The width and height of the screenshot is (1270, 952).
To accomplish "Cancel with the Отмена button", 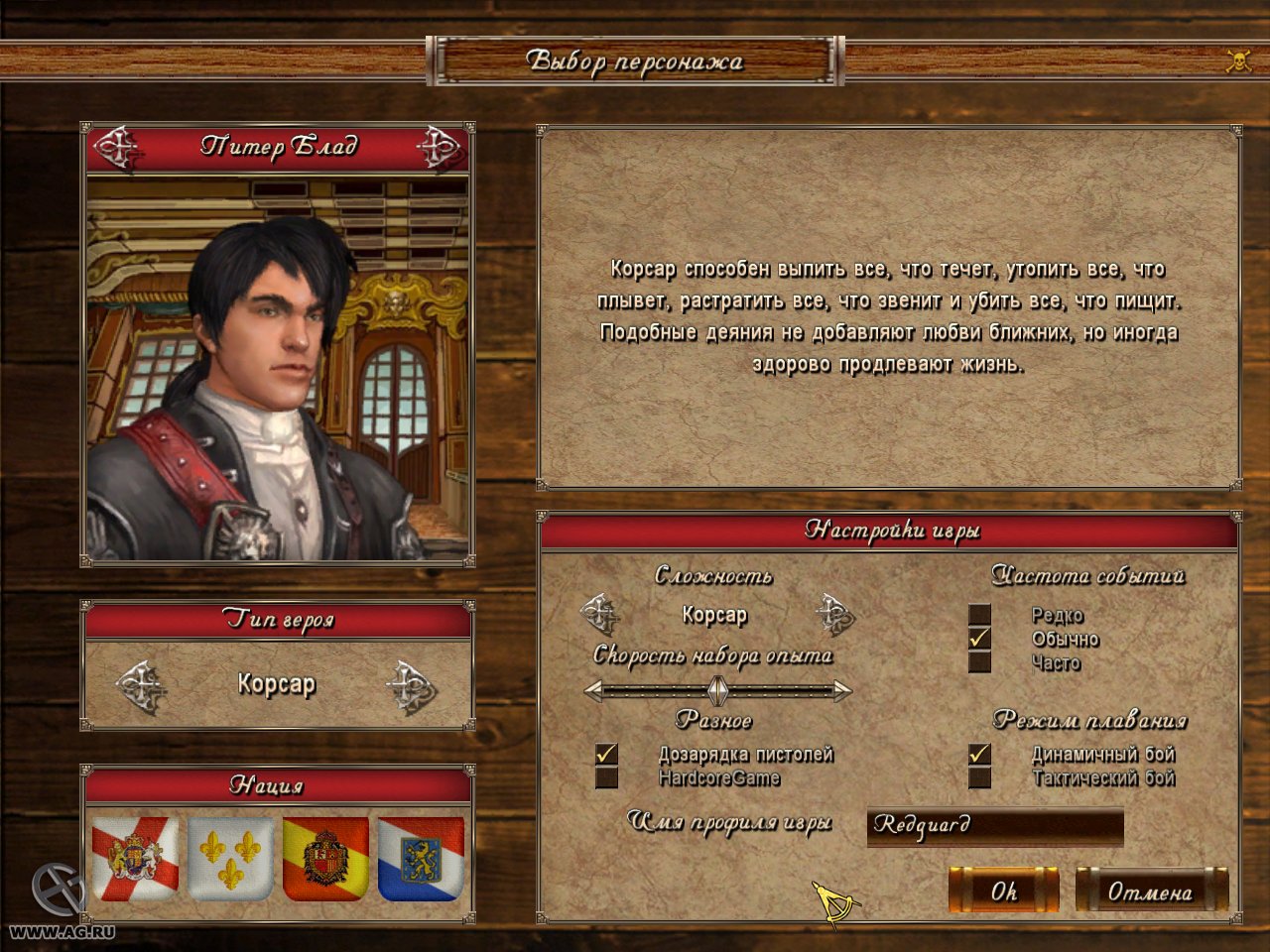I will (x=1151, y=891).
